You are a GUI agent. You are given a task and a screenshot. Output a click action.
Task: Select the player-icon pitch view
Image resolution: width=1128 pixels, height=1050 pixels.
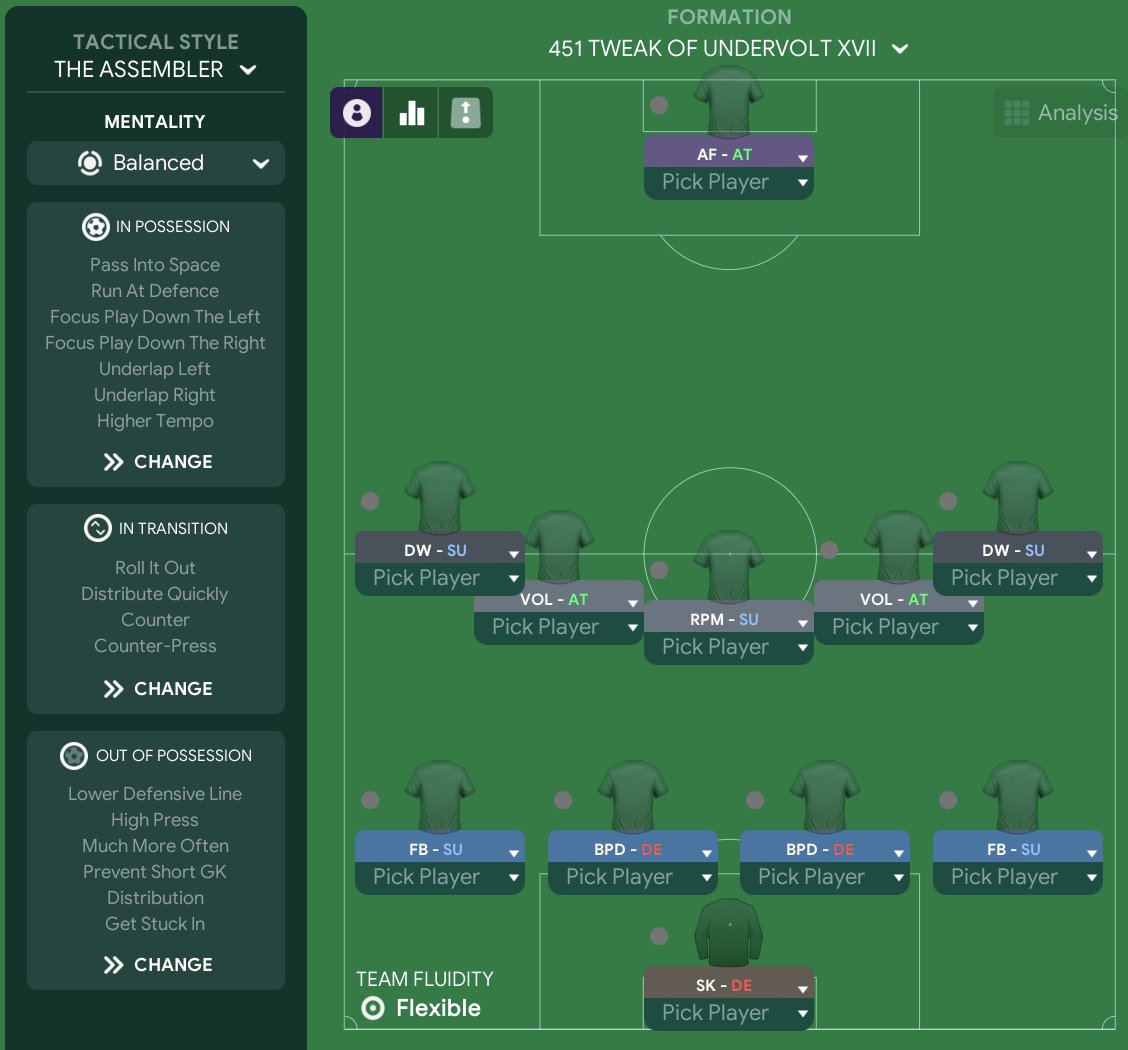357,113
